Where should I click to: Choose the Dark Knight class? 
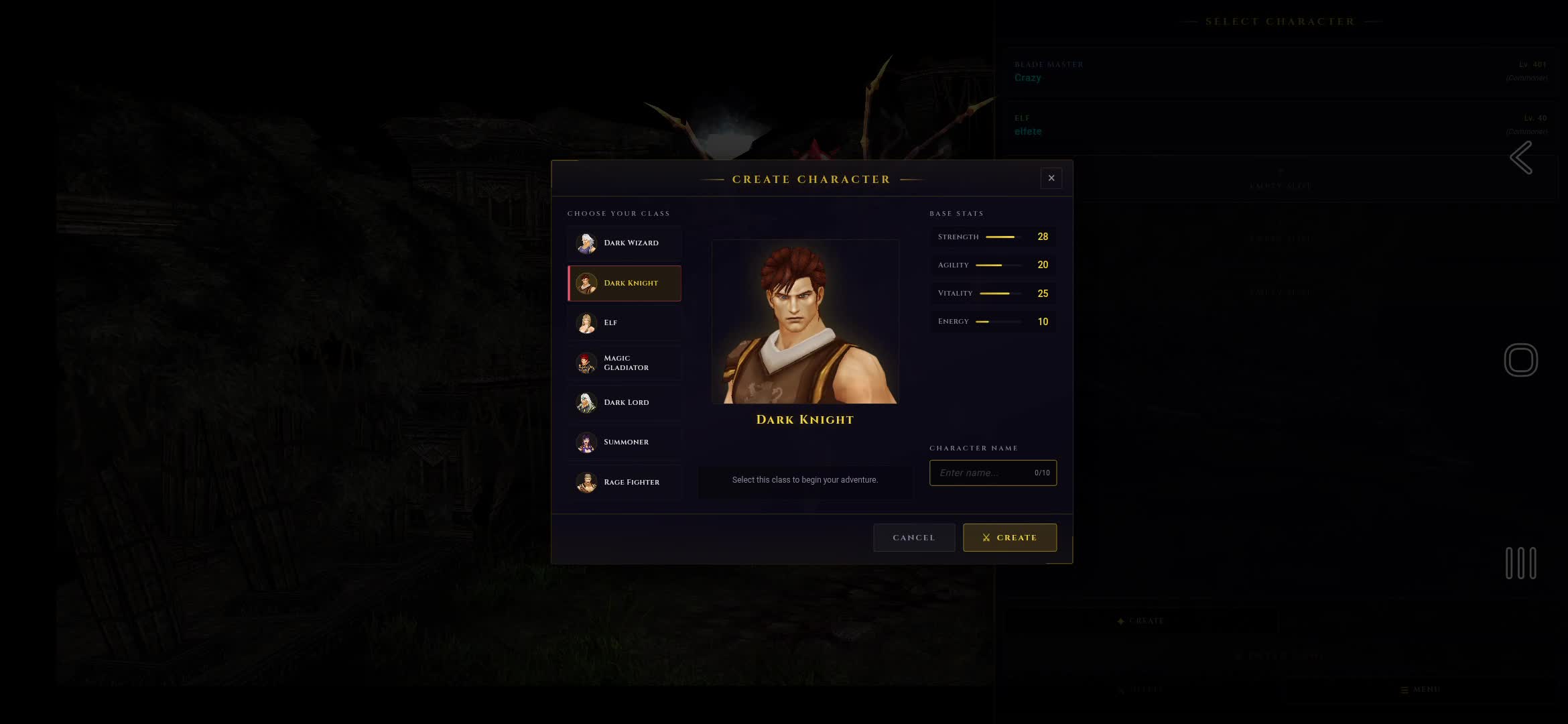click(625, 283)
